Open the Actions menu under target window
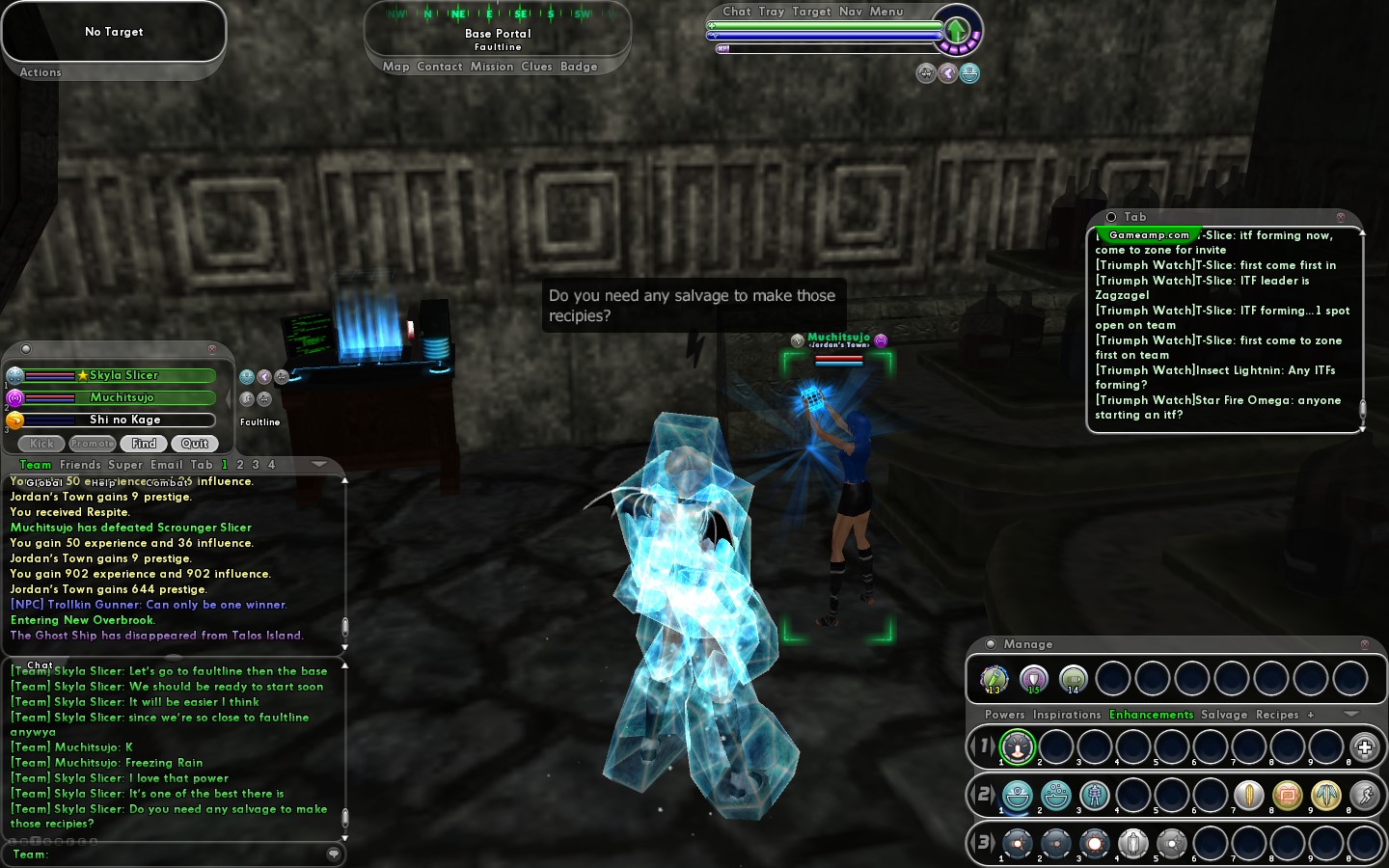Image resolution: width=1389 pixels, height=868 pixels. [41, 72]
